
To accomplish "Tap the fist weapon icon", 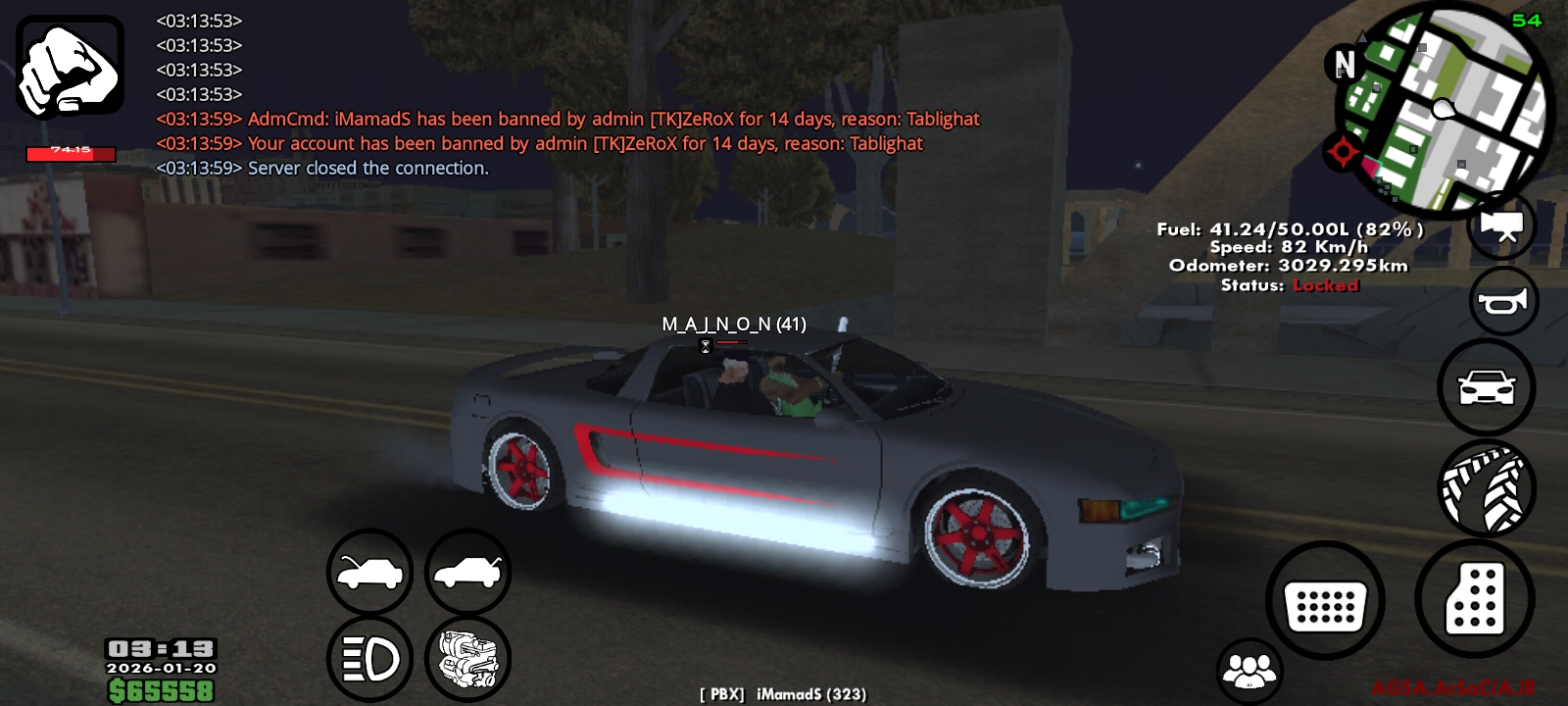I will coord(70,67).
